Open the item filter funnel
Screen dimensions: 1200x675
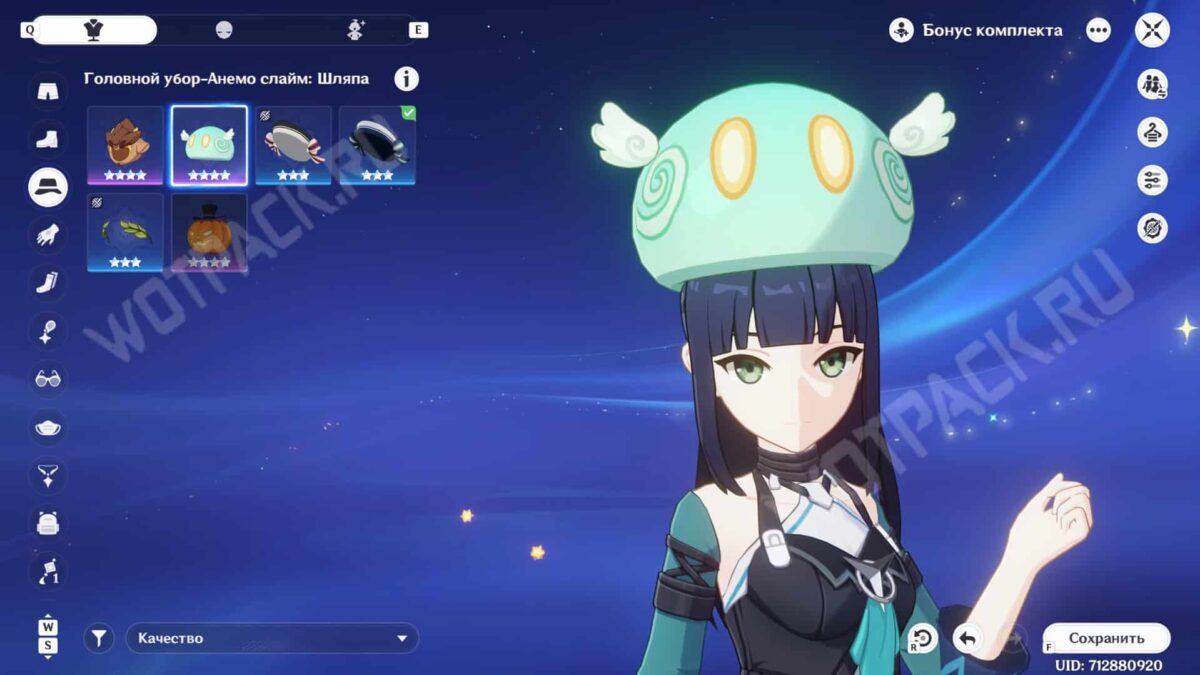click(x=98, y=638)
